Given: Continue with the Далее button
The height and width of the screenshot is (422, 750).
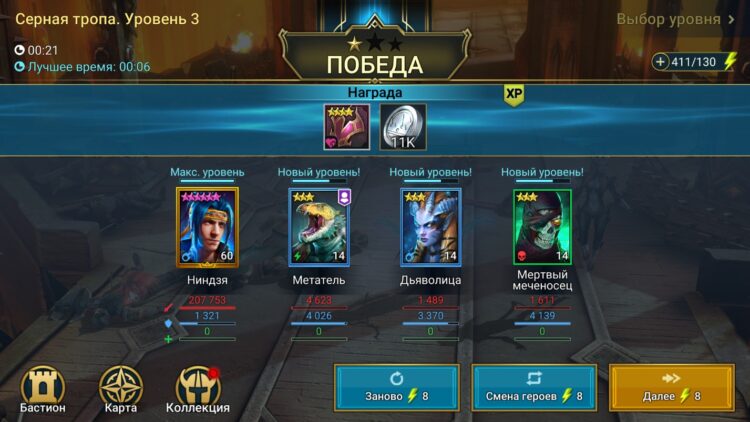Looking at the screenshot, I should click(671, 388).
